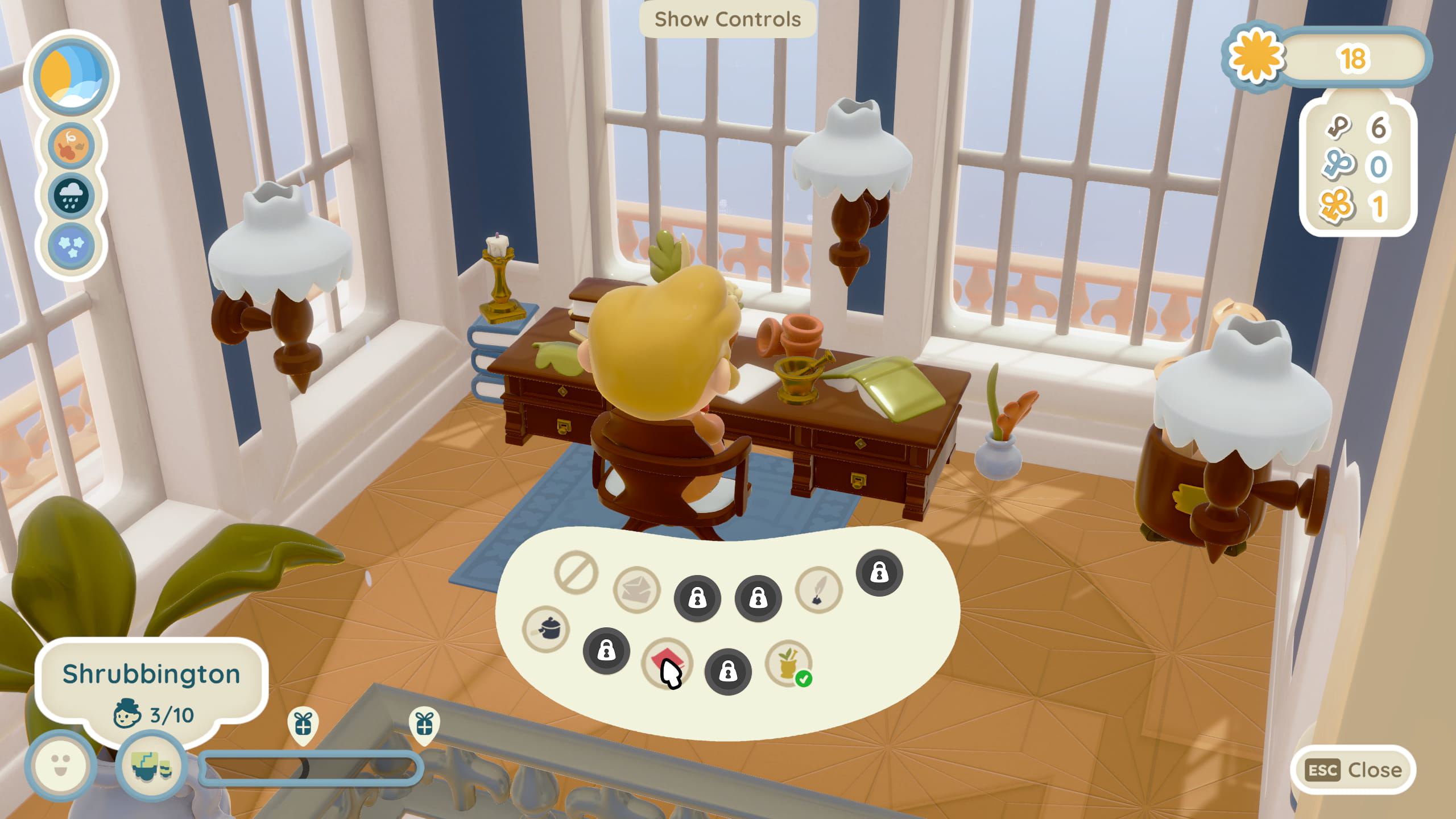Screen dimensions: 1456x819
Task: Choose the envelope letter activity
Action: tap(636, 590)
